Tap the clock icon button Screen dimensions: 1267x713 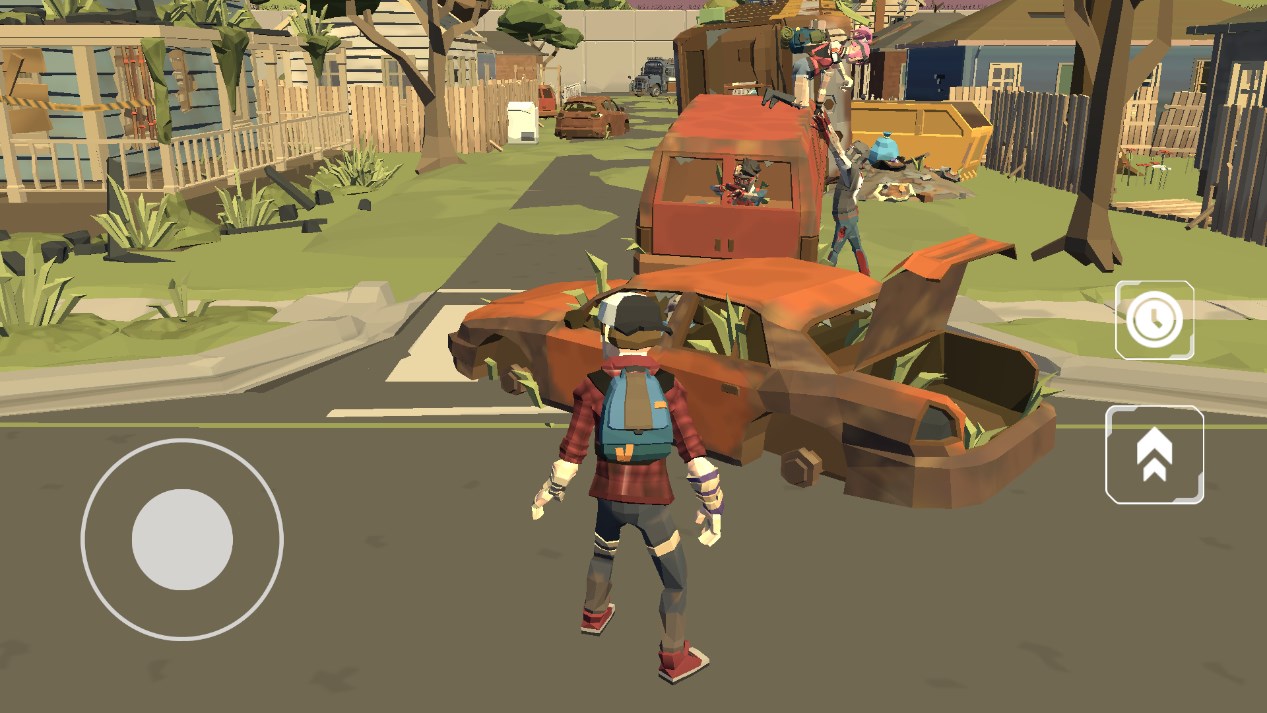pyautogui.click(x=1154, y=320)
